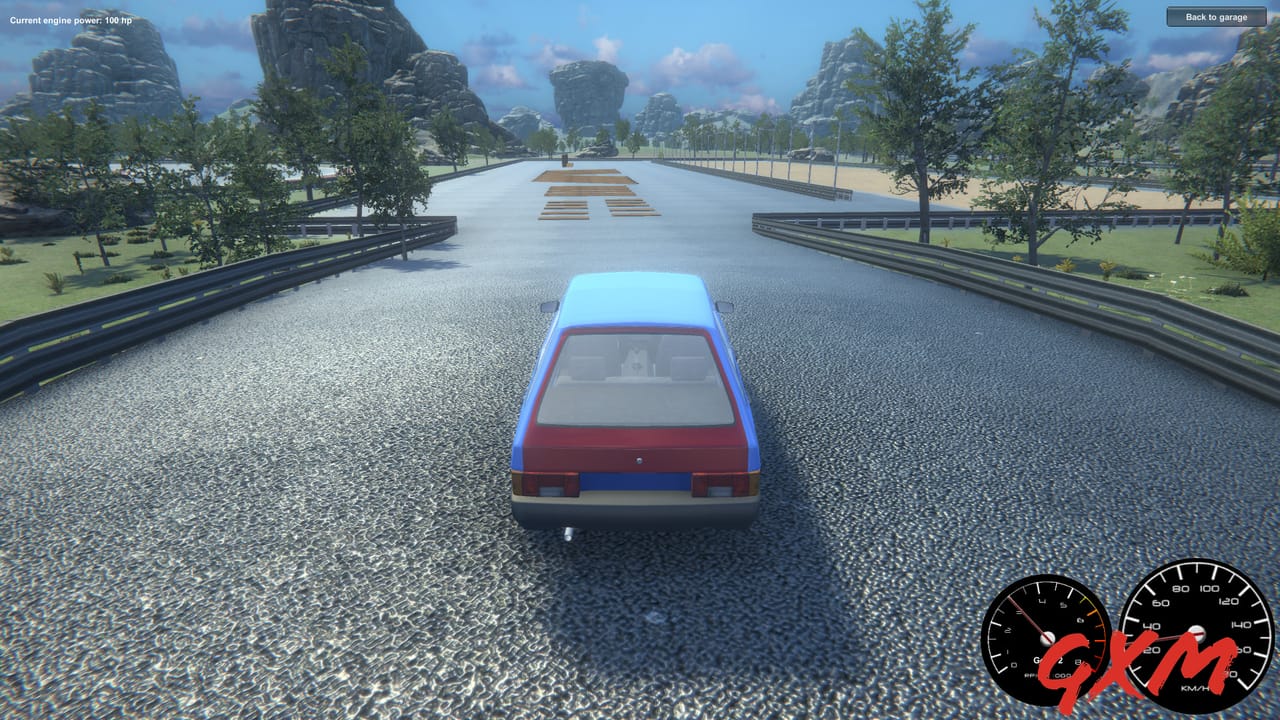Click the 100 mark on the speedometer
The width and height of the screenshot is (1280, 720).
(1209, 588)
